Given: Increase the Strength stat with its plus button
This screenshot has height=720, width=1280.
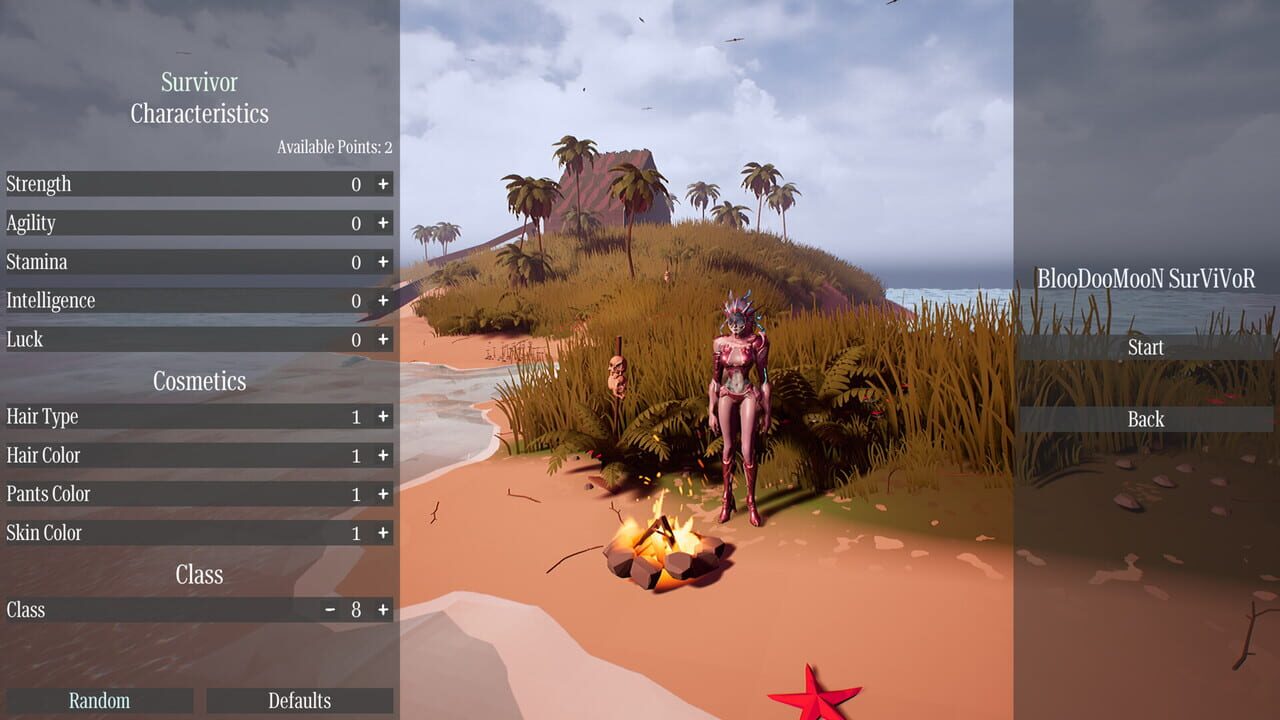Looking at the screenshot, I should (x=385, y=184).
